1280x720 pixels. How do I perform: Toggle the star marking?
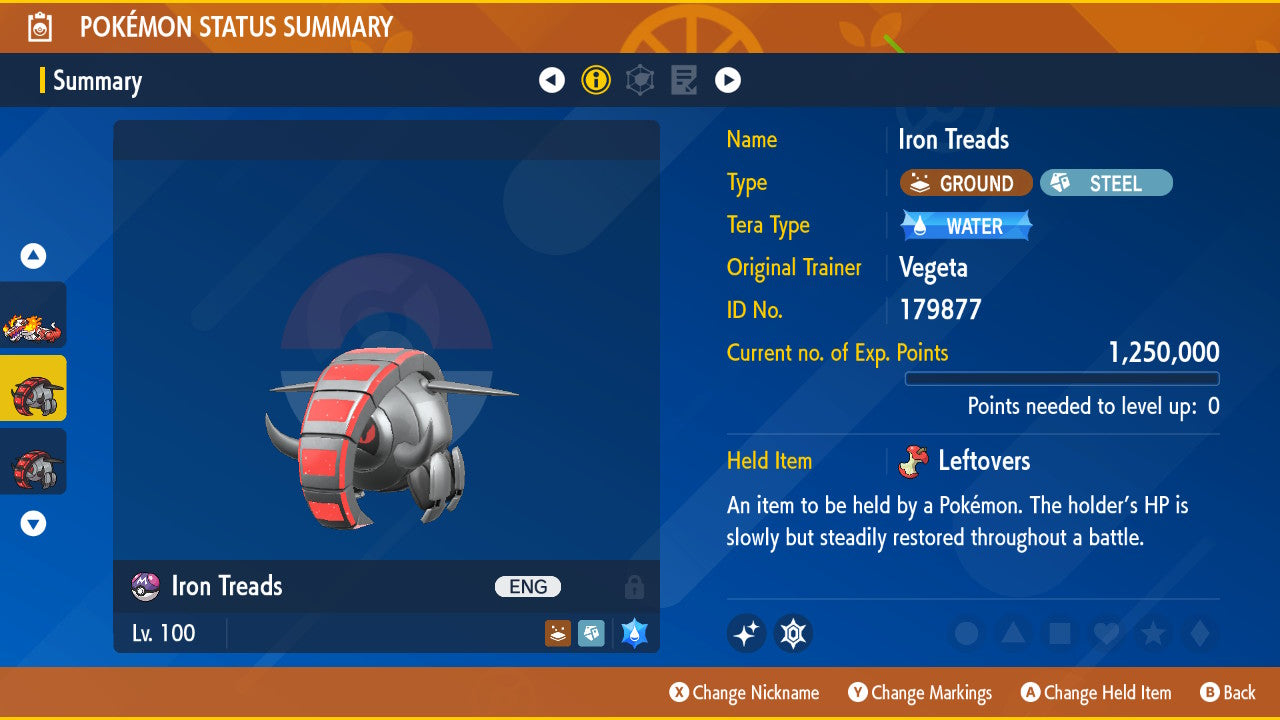pos(1152,633)
